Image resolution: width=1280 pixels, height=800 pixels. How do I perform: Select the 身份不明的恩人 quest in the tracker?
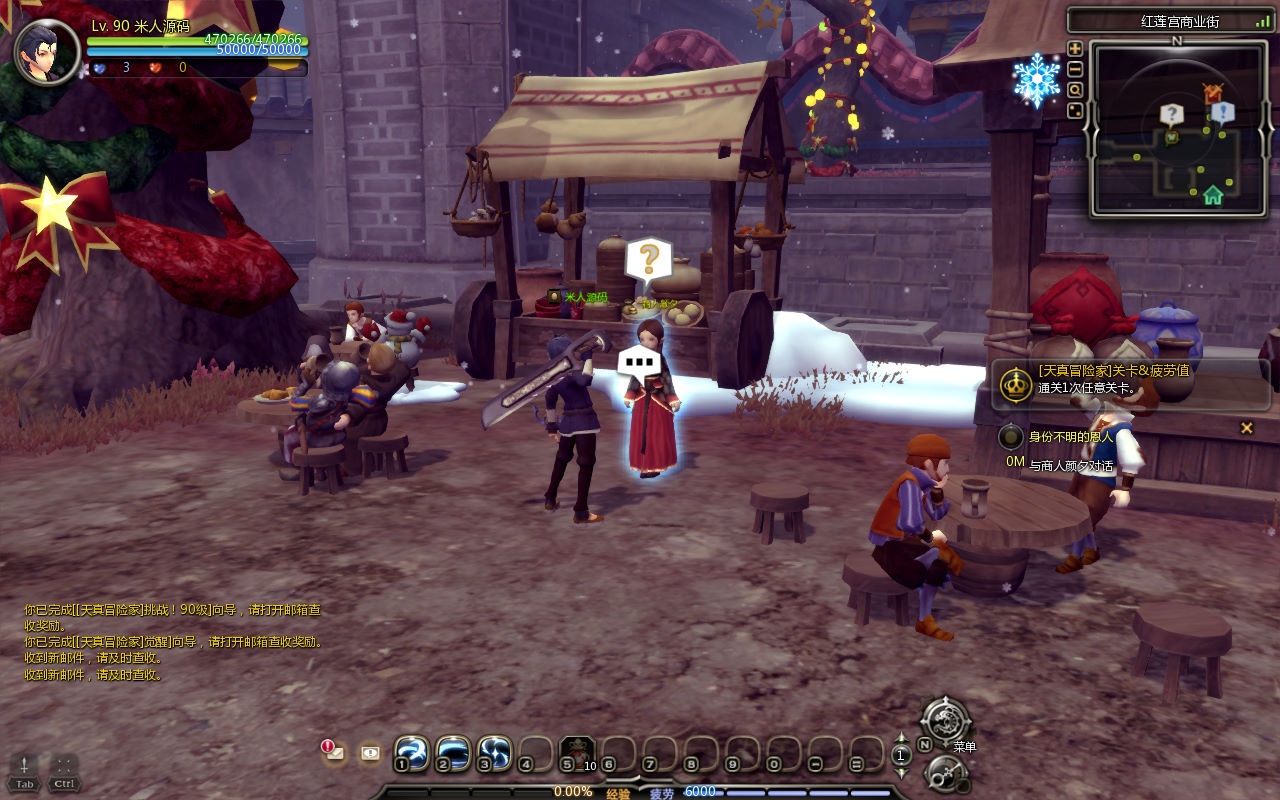(1070, 437)
